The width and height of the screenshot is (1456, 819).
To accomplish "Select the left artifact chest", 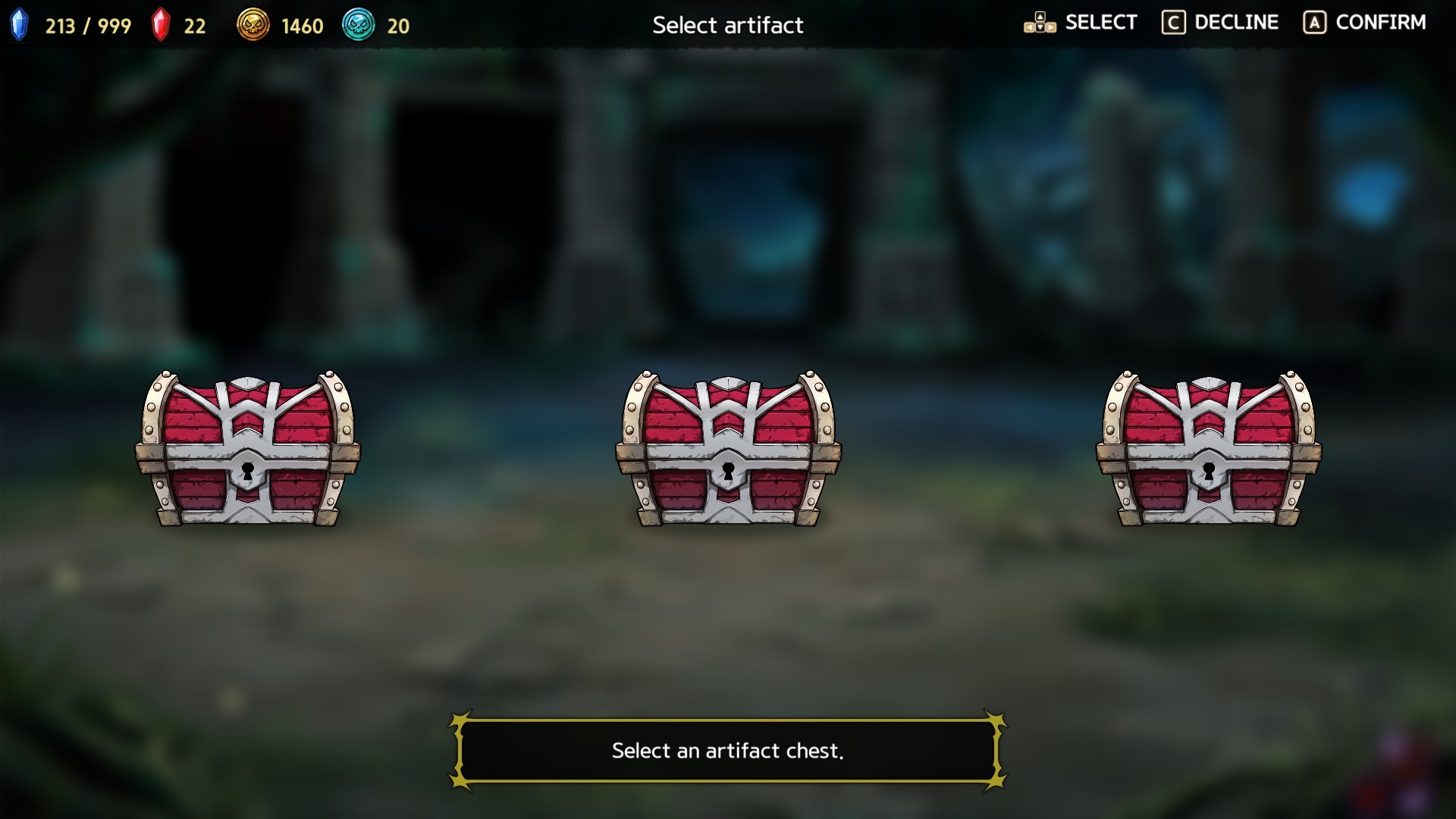I will [247, 449].
